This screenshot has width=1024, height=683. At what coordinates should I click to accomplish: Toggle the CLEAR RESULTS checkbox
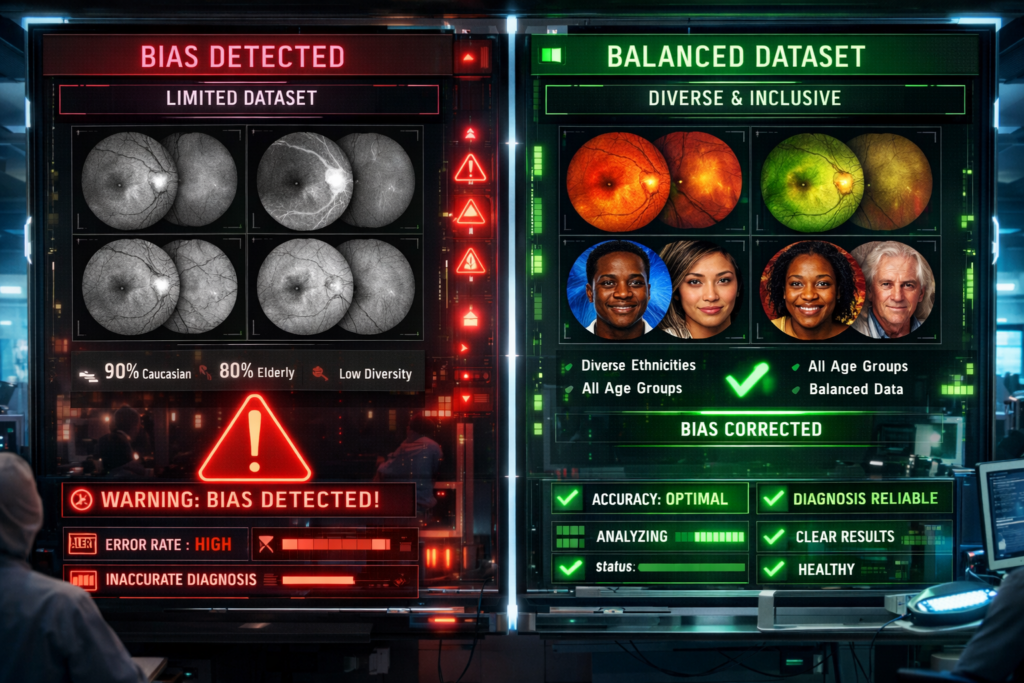point(773,537)
